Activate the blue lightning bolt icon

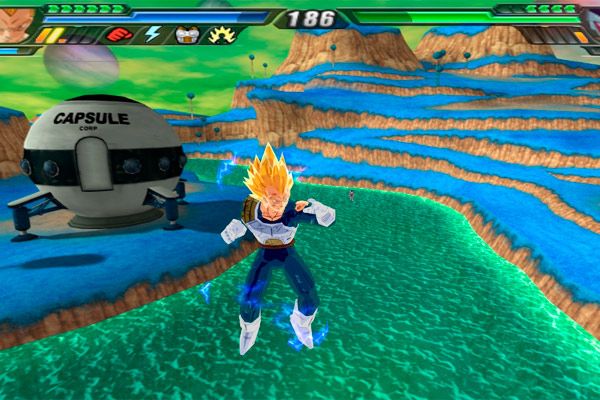(152, 35)
